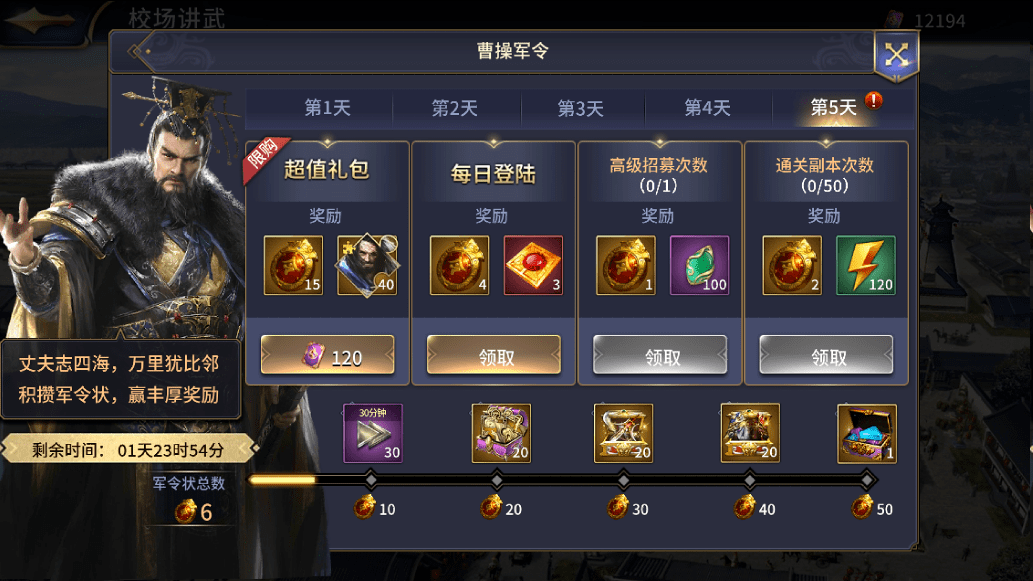Open the 30-token crossed swords milestone chest

click(x=623, y=433)
